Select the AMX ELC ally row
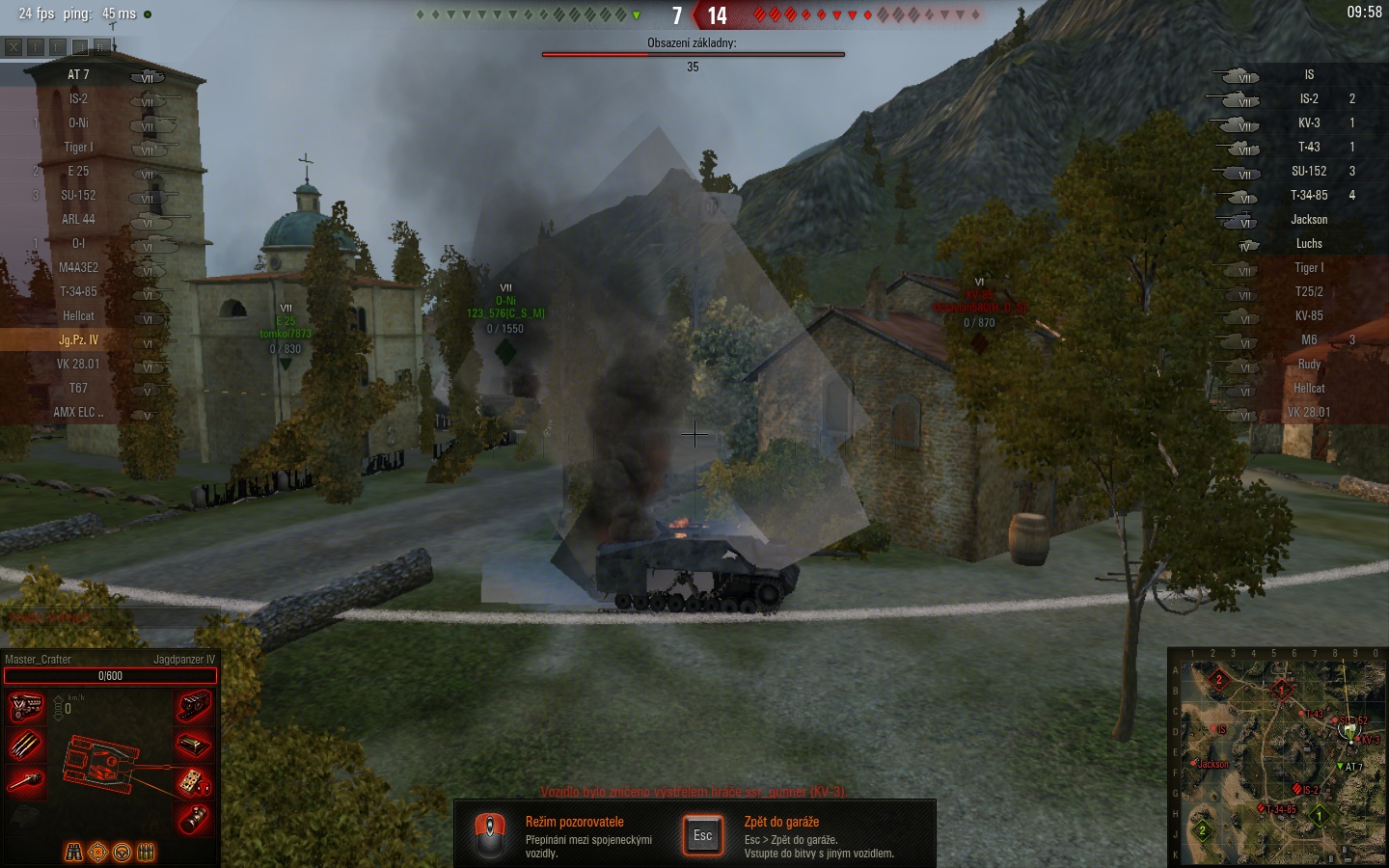This screenshot has width=1389, height=868. (x=78, y=412)
